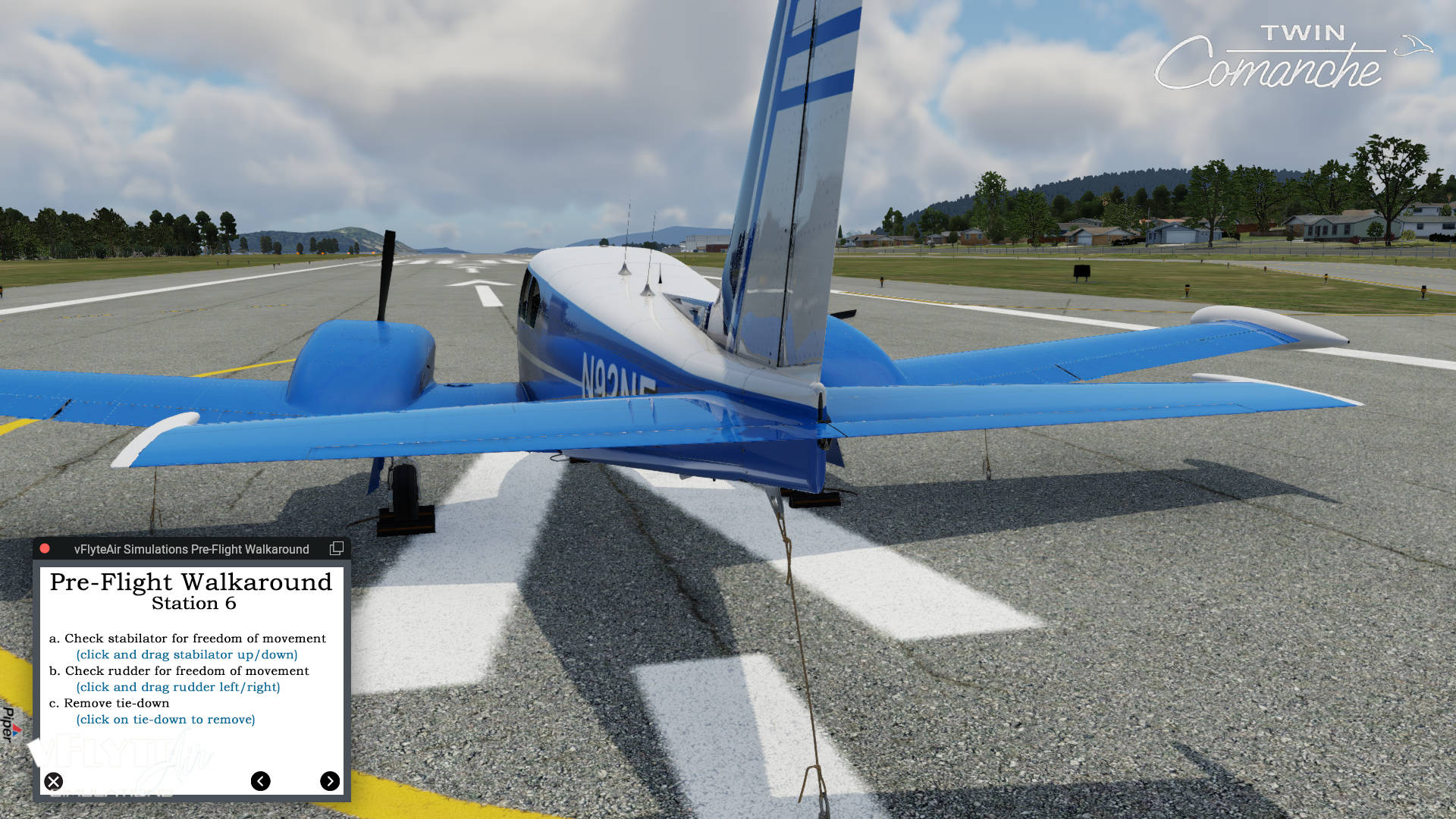Click the pop-out window icon in the title bar

point(336,548)
